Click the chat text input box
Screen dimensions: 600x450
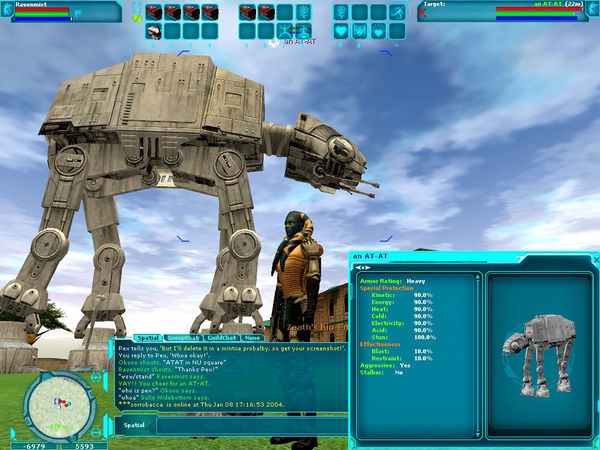tap(250, 425)
